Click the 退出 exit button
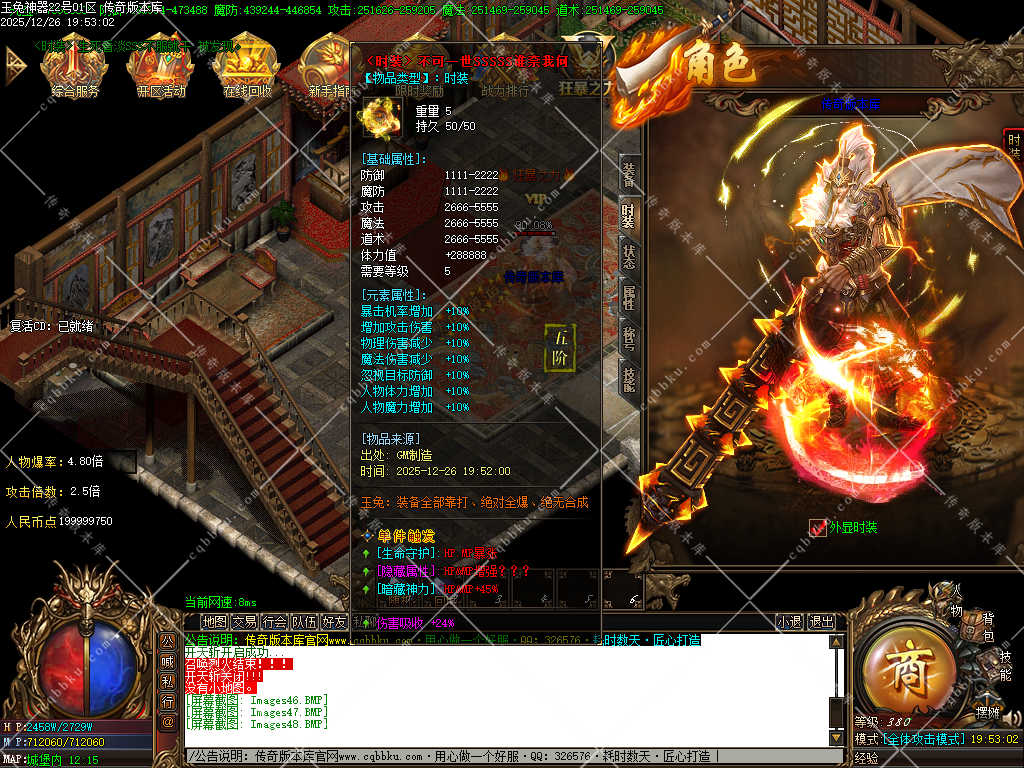The image size is (1024, 768). 821,621
